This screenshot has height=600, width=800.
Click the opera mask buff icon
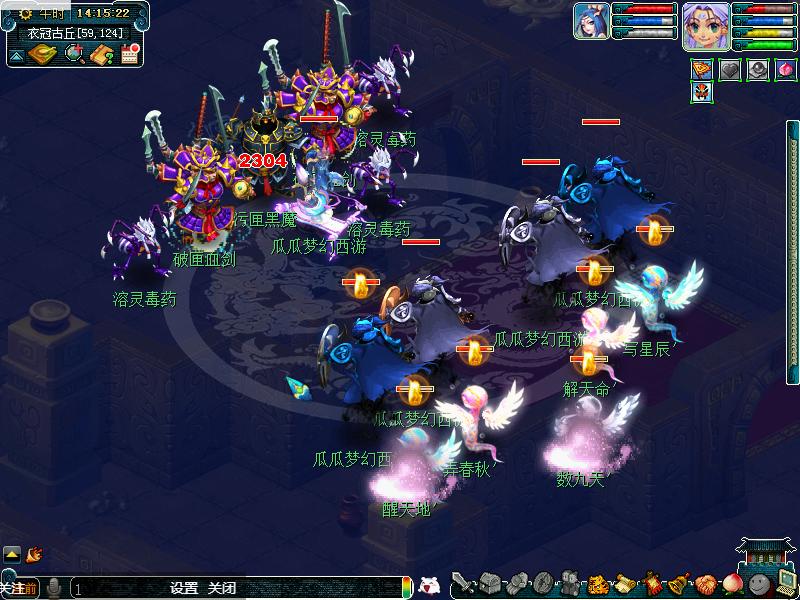(702, 93)
